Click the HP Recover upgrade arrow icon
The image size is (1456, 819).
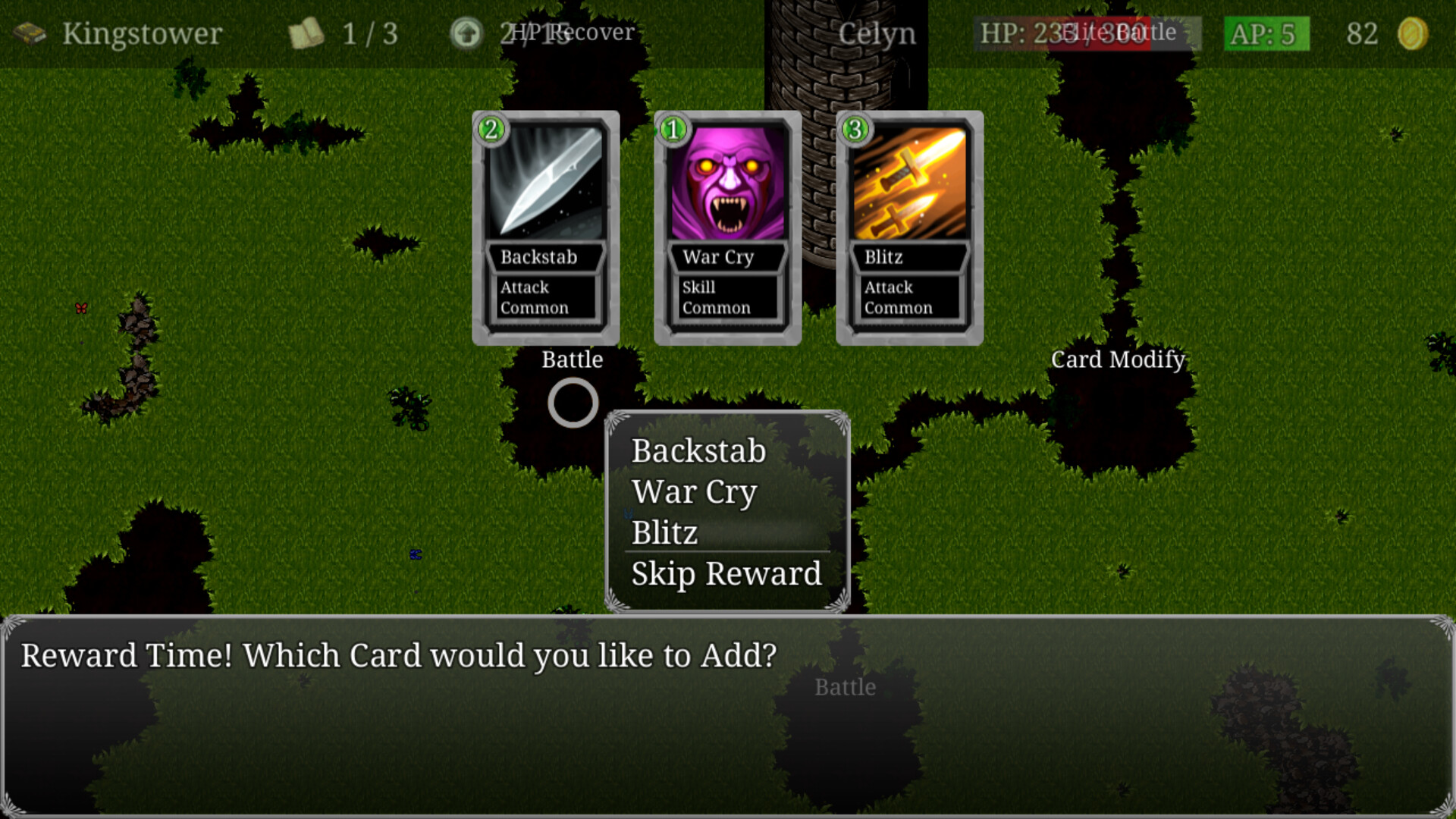click(466, 33)
